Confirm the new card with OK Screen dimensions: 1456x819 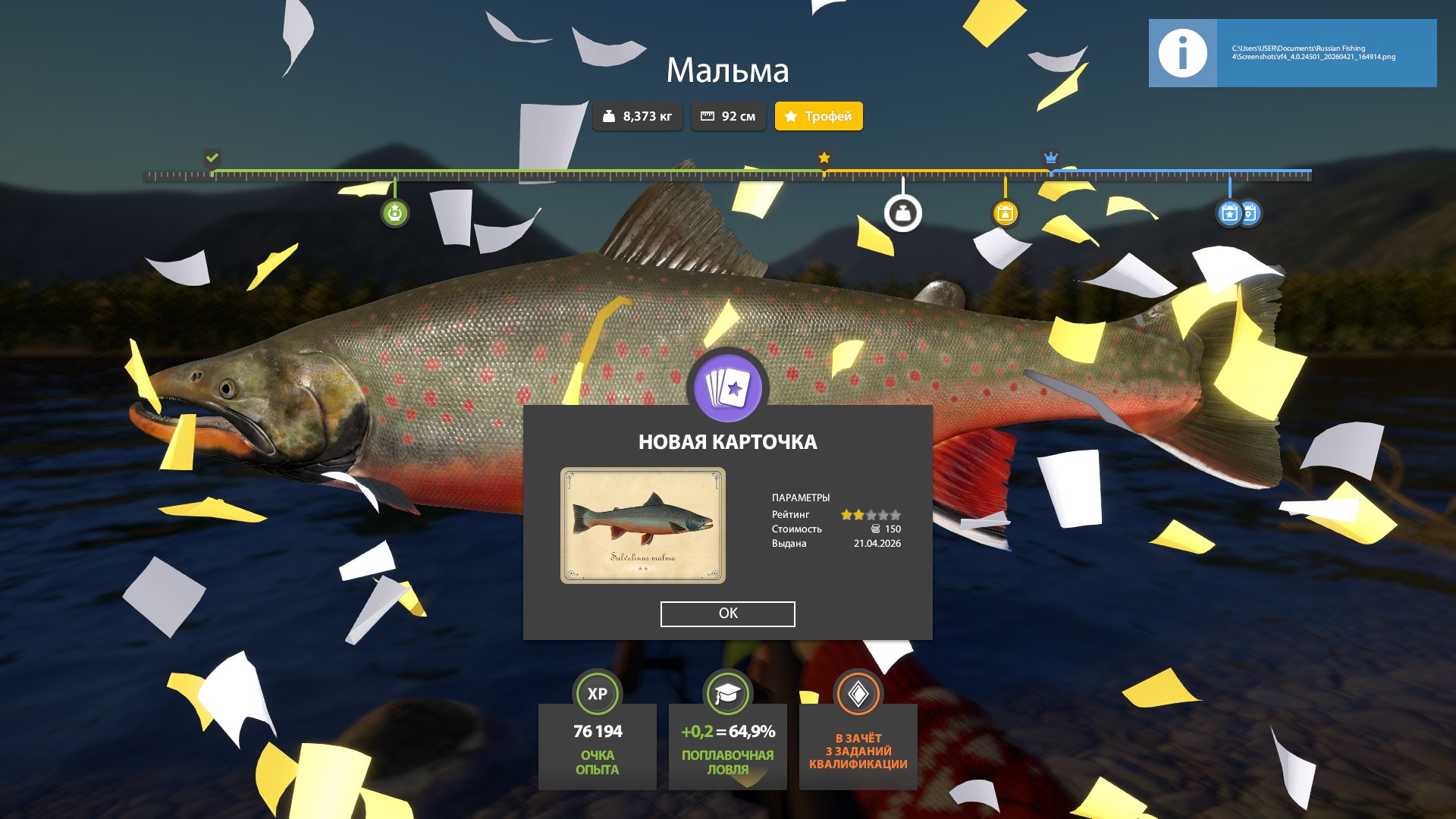coord(727,613)
